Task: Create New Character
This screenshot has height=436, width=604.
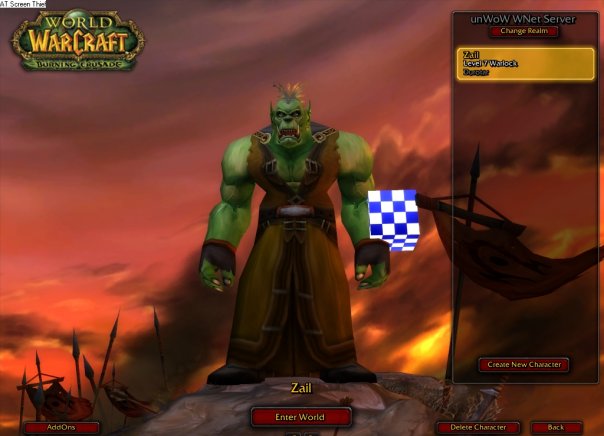Action: (524, 365)
